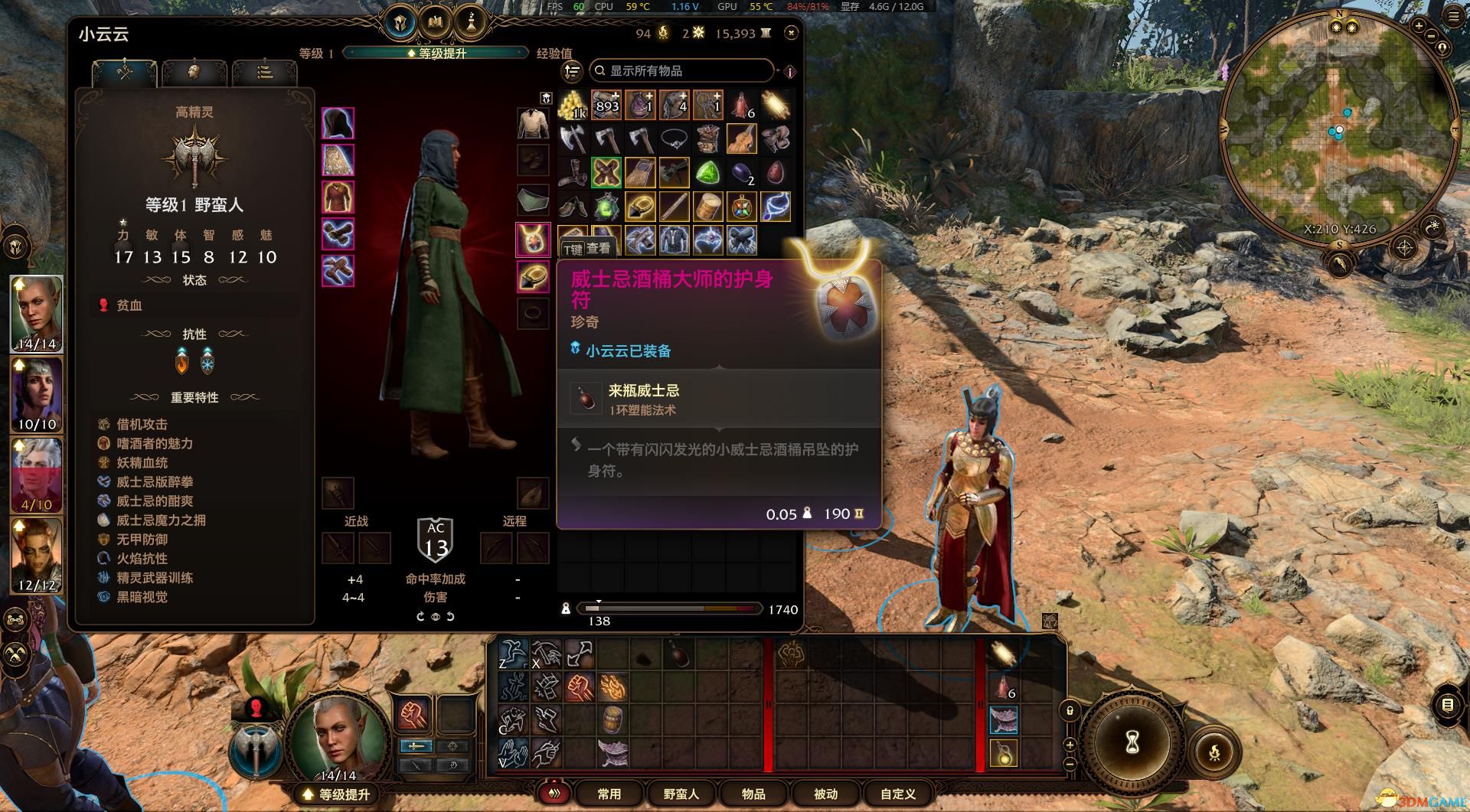
Task: Click the hourglass end turn button
Action: click(1133, 741)
